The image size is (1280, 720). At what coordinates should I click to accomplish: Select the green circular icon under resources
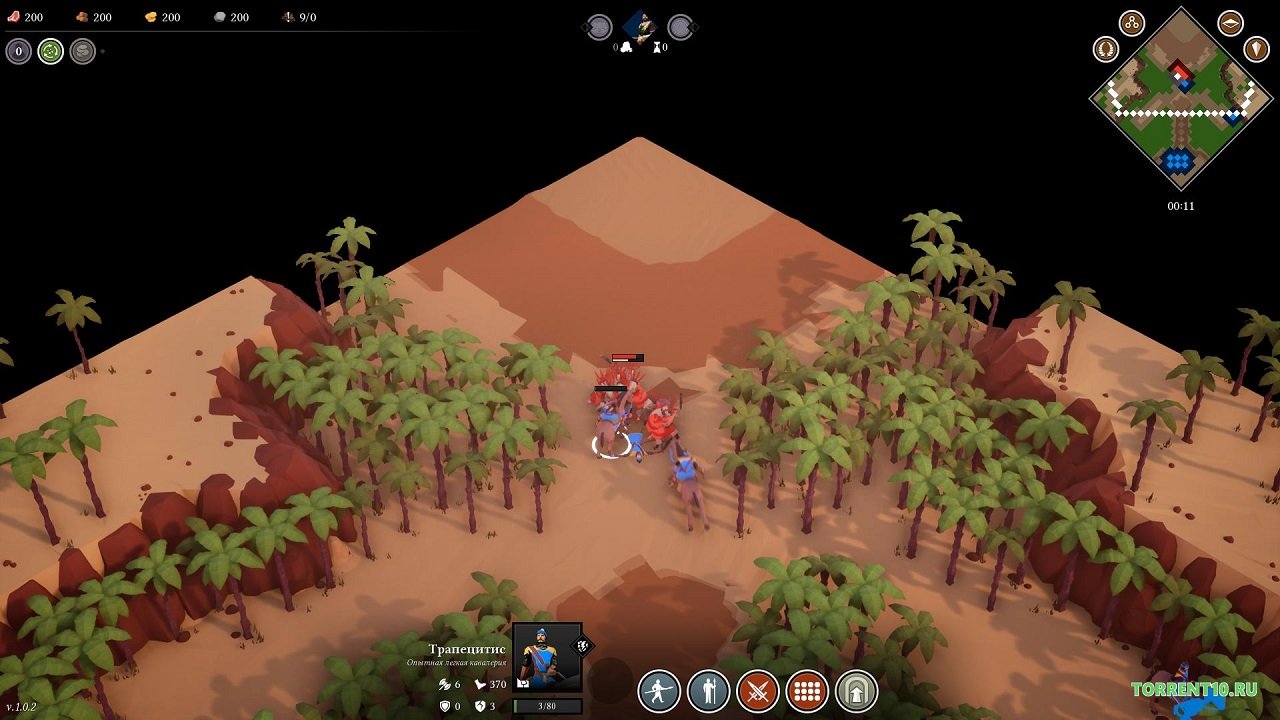pos(51,51)
